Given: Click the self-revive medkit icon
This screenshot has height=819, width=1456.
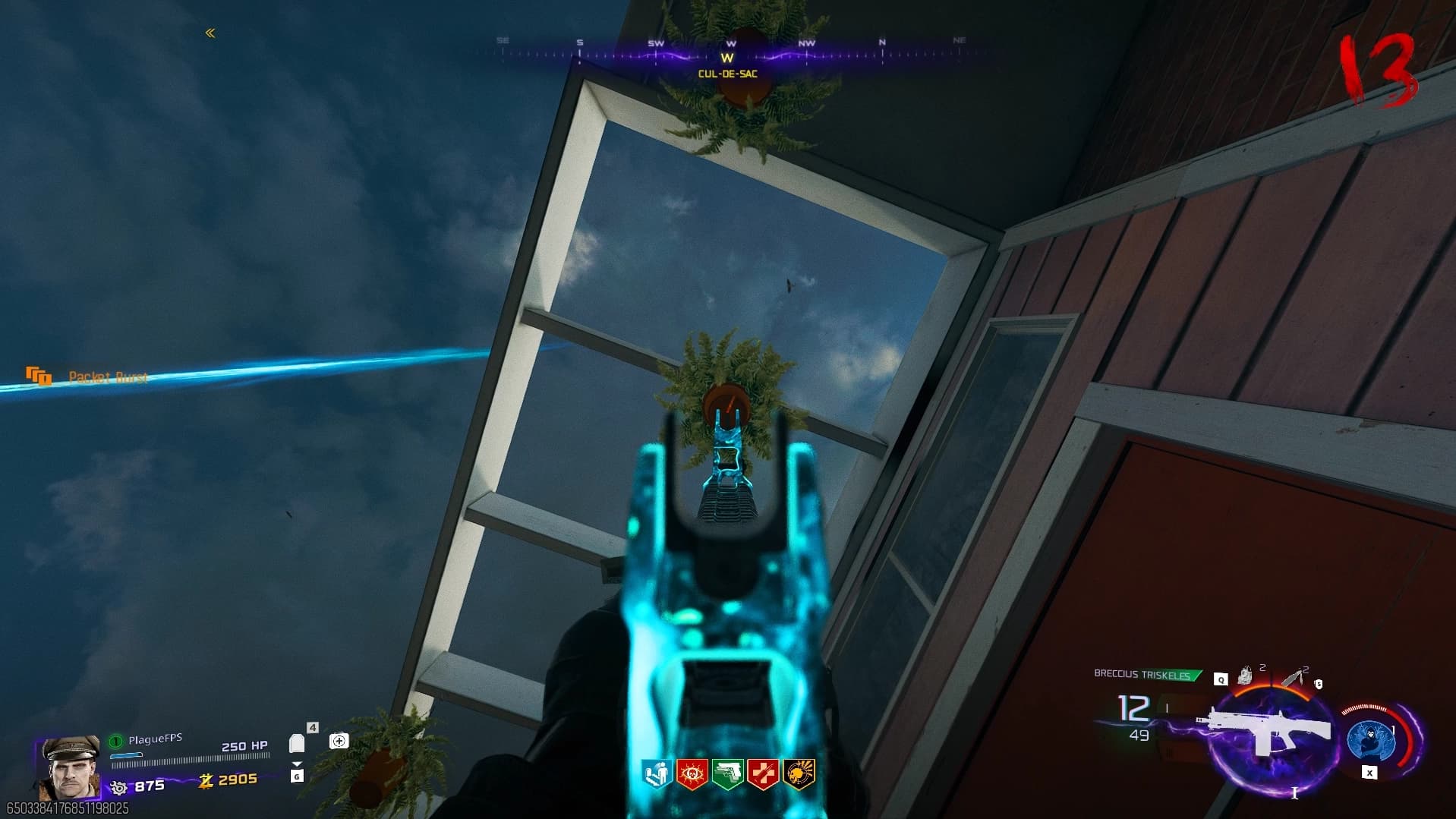Looking at the screenshot, I should [x=339, y=741].
